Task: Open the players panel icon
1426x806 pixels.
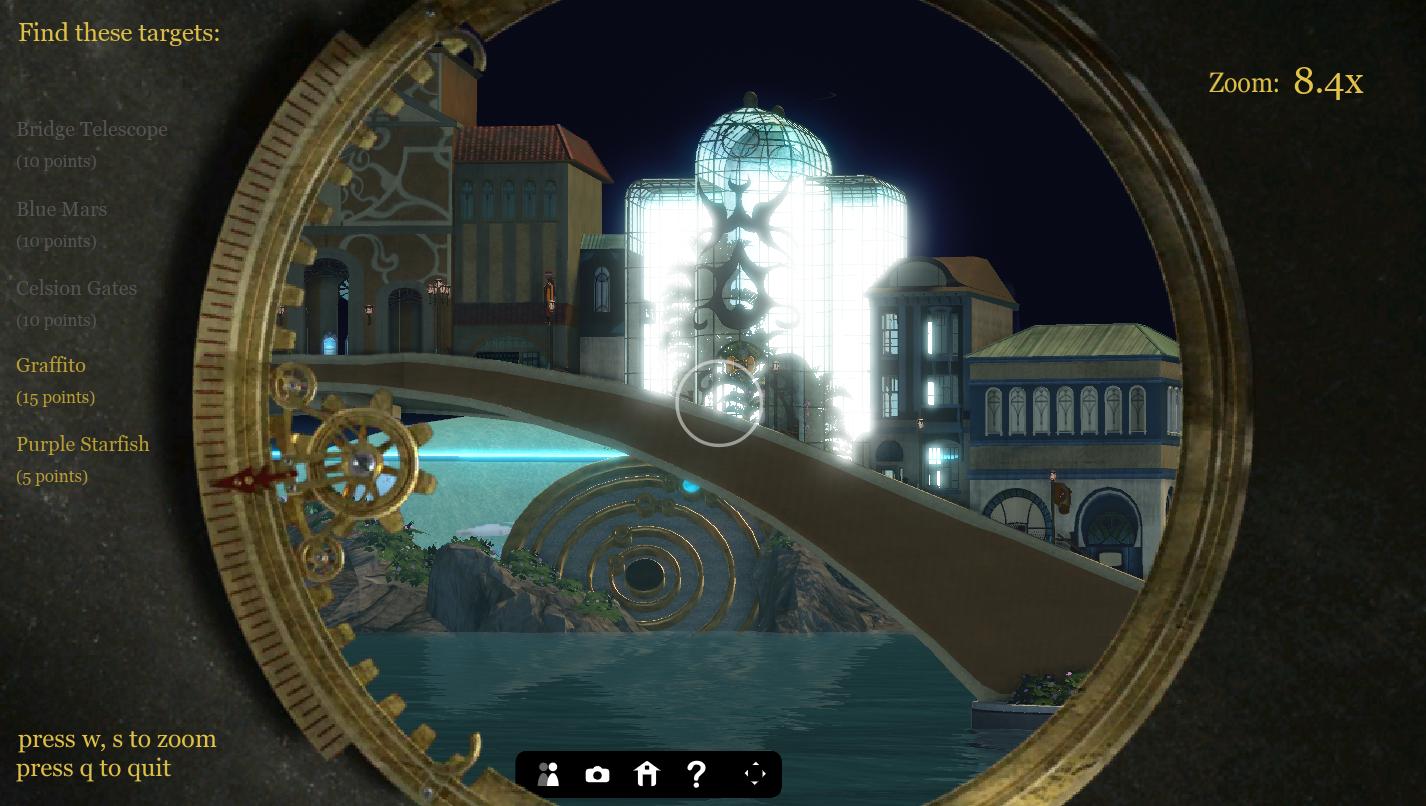Action: pos(548,774)
